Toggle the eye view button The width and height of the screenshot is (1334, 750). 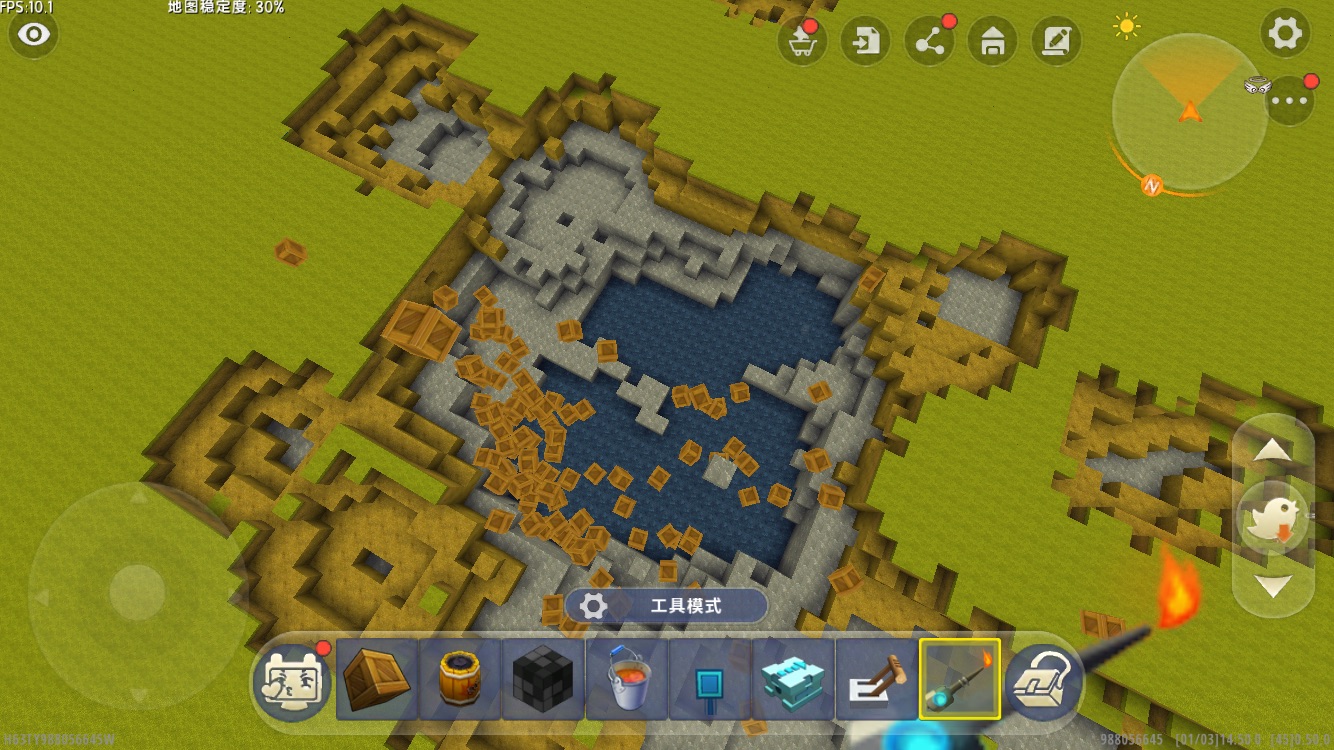[x=34, y=35]
